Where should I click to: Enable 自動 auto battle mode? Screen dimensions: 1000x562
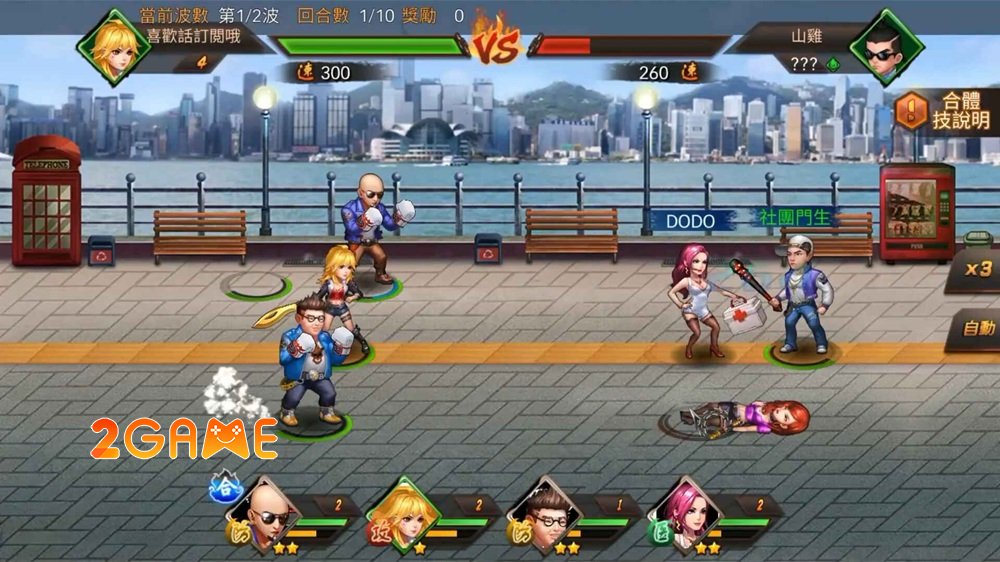(977, 328)
